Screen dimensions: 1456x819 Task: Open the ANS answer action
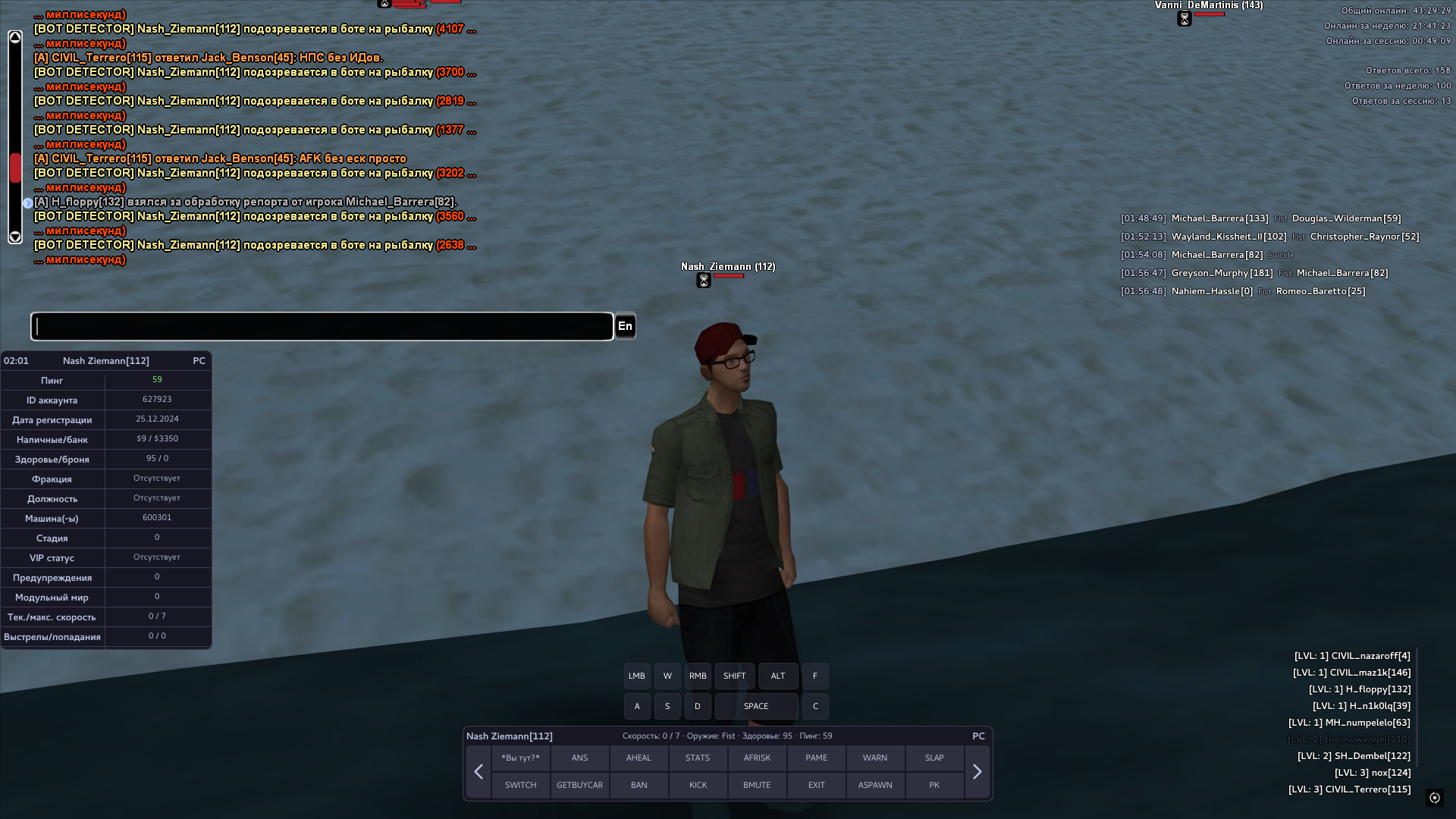tap(579, 758)
